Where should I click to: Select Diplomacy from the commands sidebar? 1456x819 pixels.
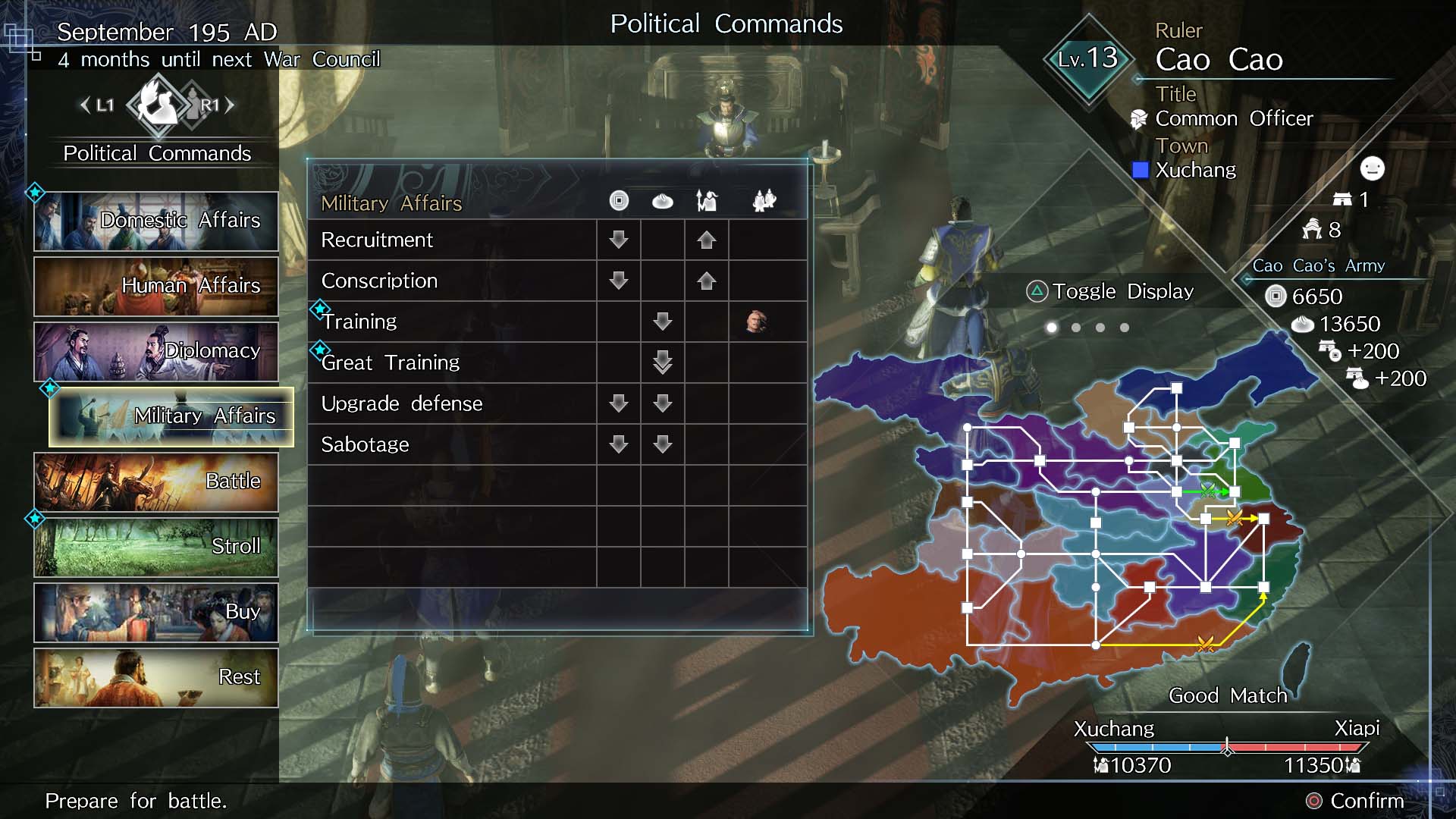(156, 351)
